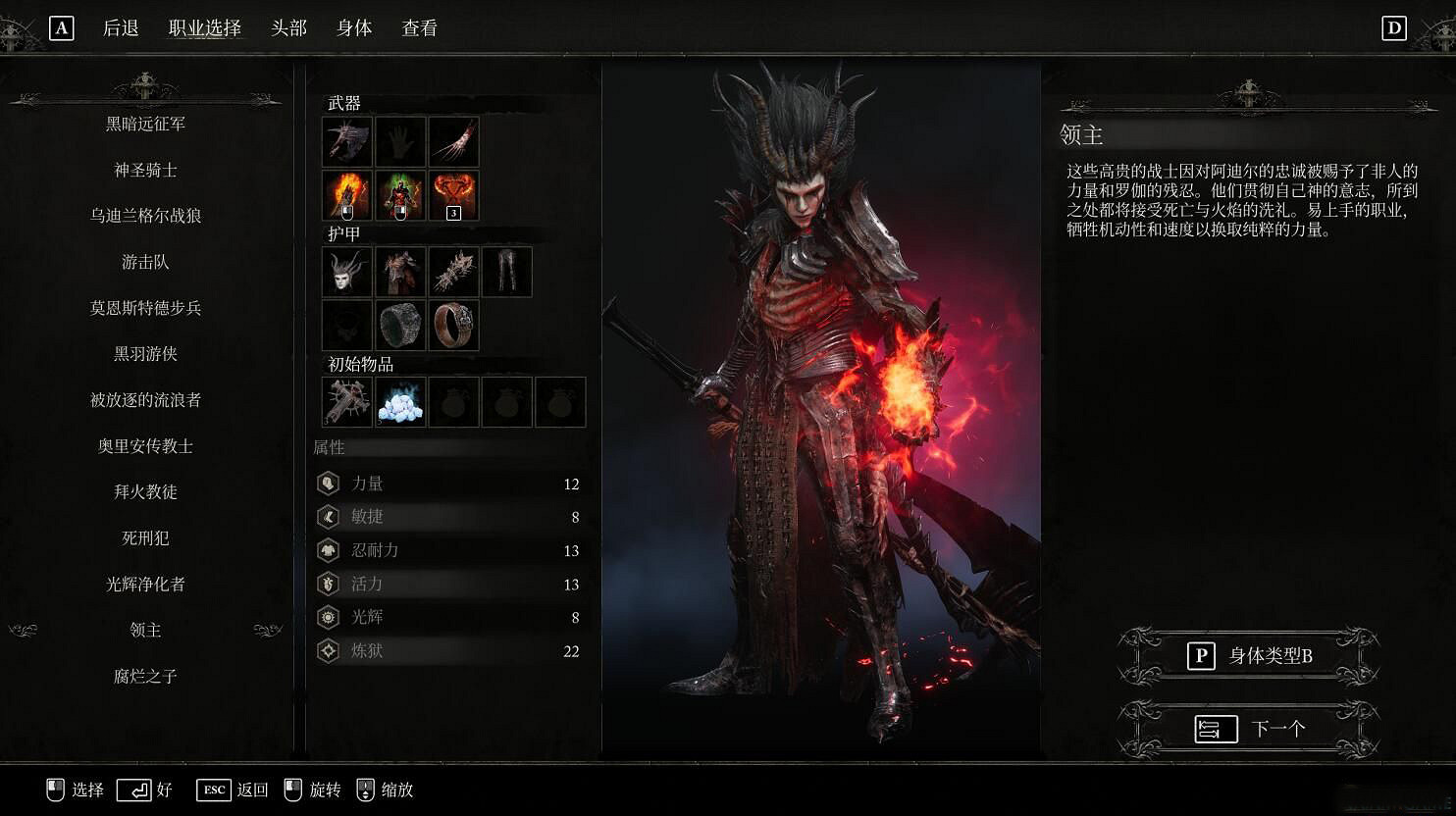Viewport: 1456px width, 816px height.
Task: Open the bronze ring accessory icon
Action: tap(453, 325)
